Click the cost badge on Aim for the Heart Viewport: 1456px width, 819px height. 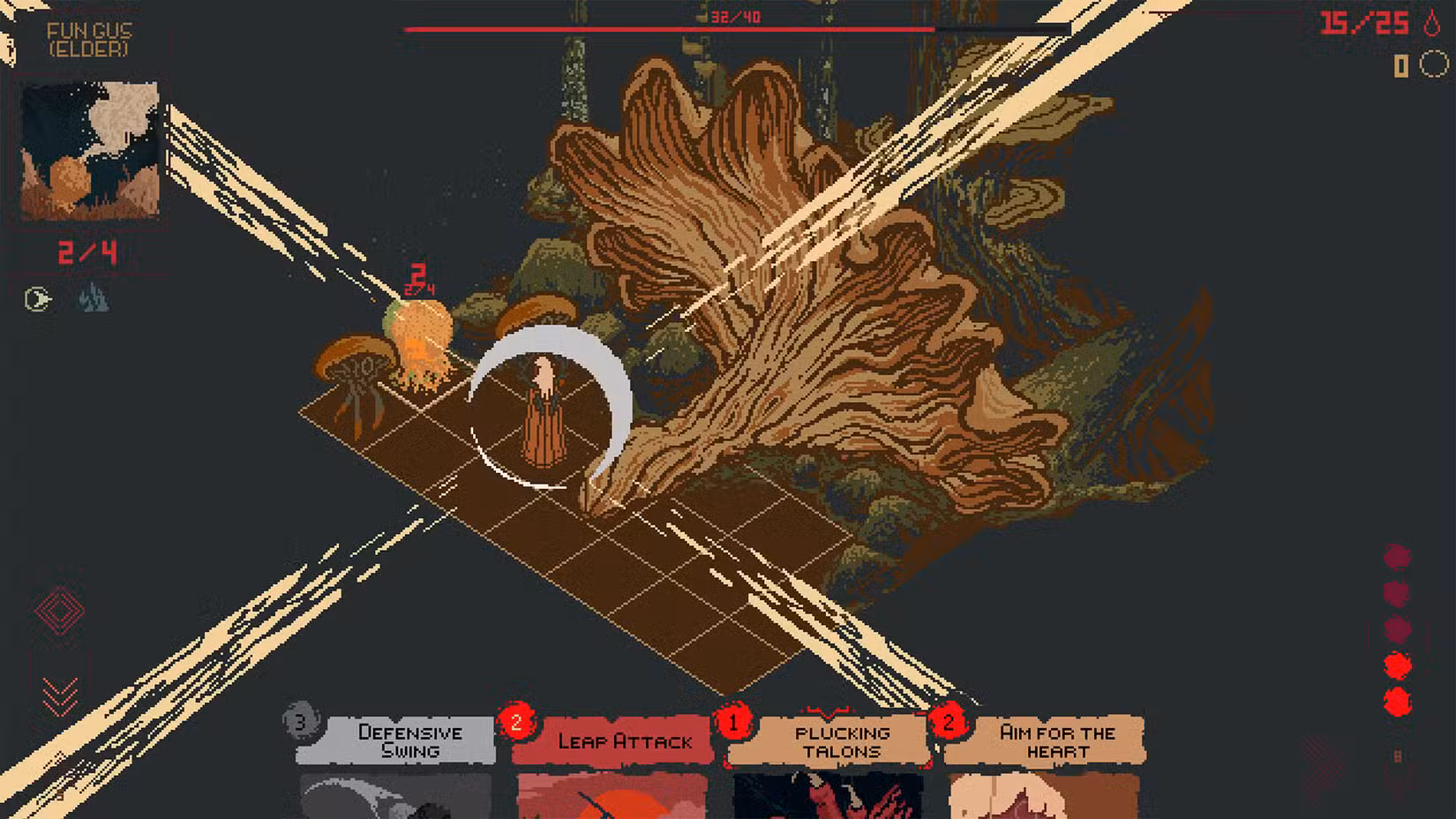point(948,724)
